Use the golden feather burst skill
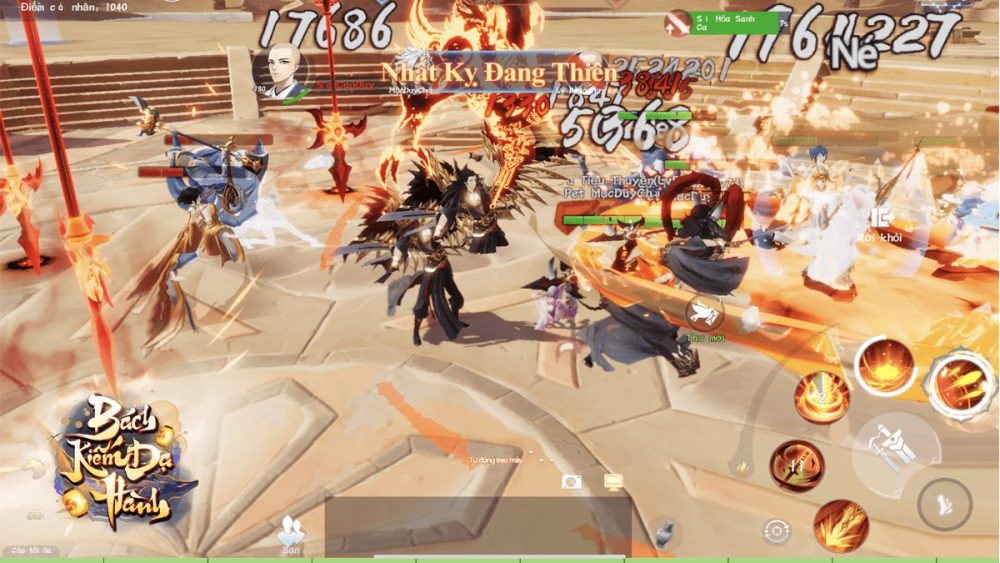Screen dimensions: 1000x563 [x=839, y=525]
